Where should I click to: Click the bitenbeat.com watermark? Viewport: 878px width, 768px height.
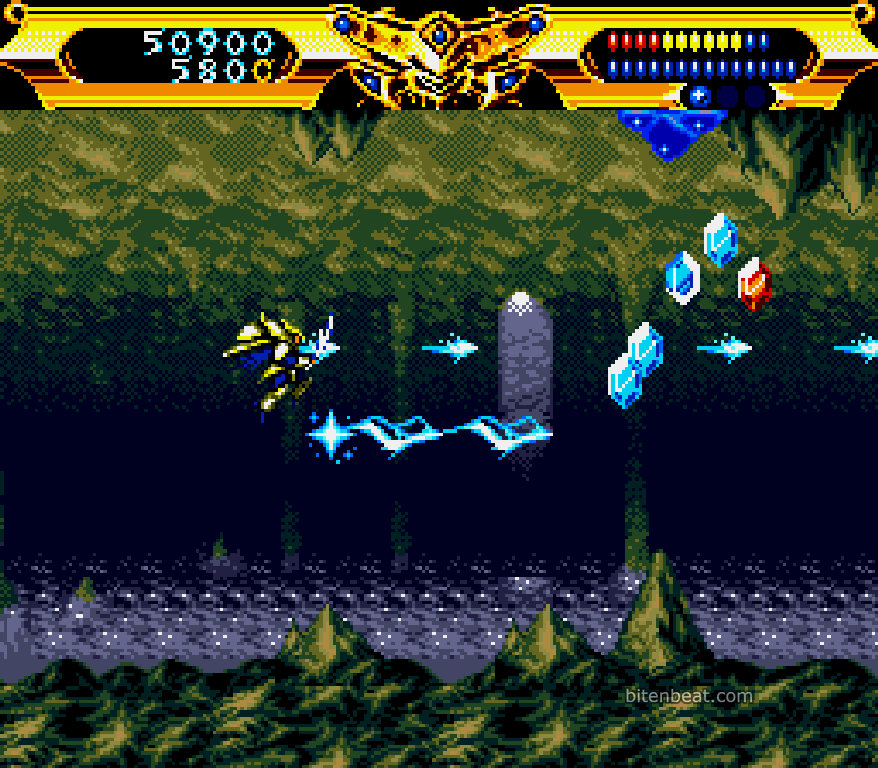pos(688,696)
